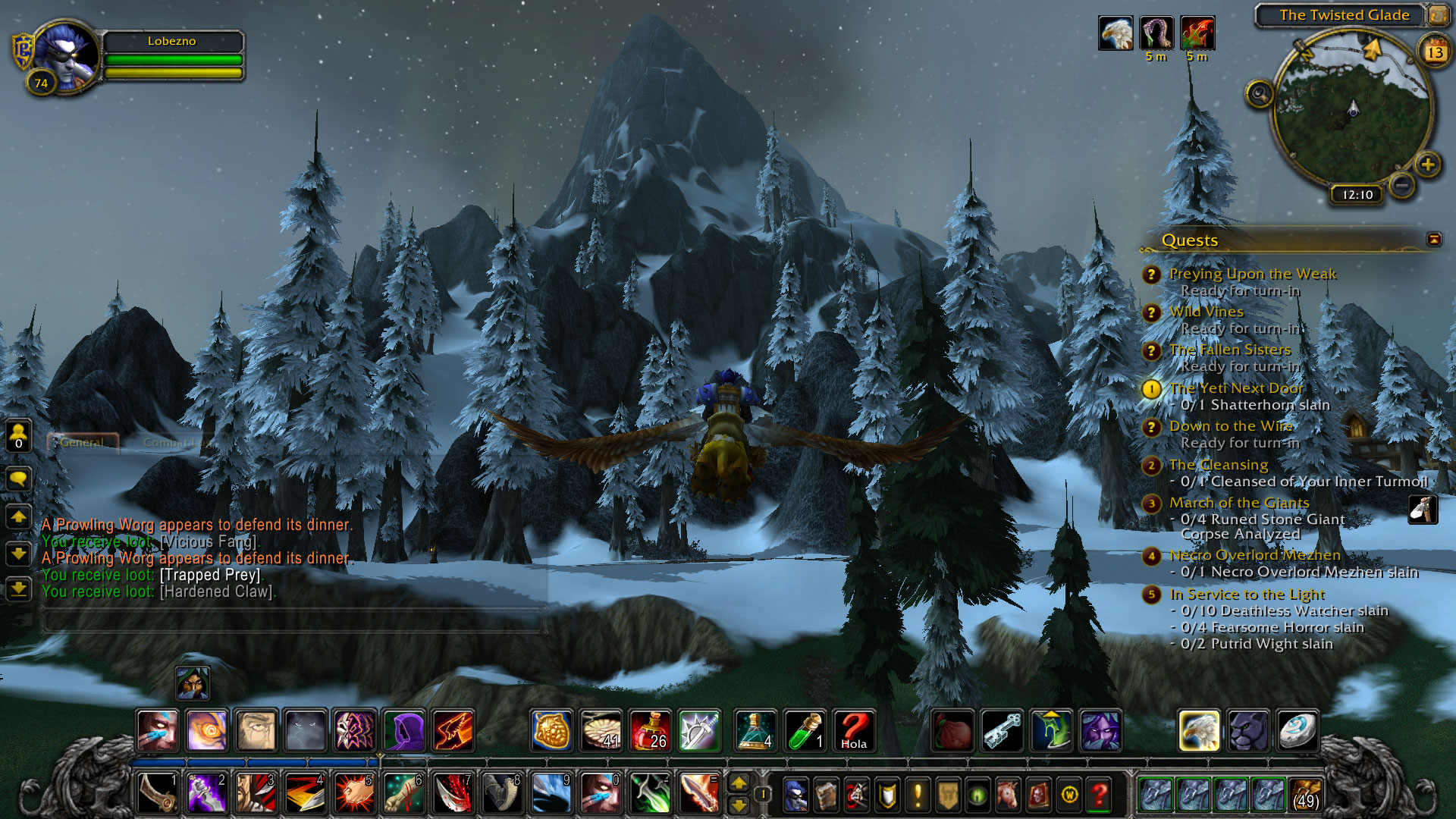Eat the food stack of 41
Image resolution: width=1456 pixels, height=819 pixels.
point(601,730)
